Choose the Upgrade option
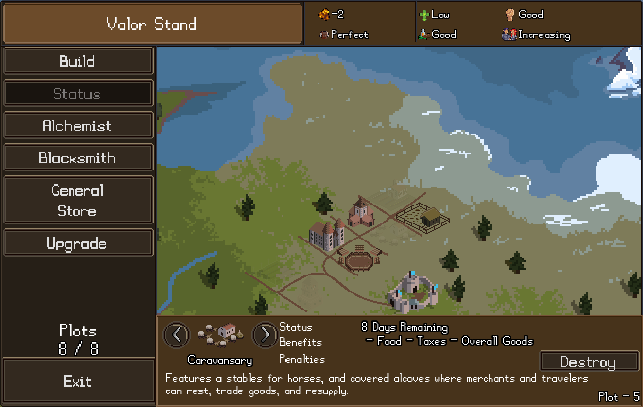643x407 pixels. pos(77,243)
